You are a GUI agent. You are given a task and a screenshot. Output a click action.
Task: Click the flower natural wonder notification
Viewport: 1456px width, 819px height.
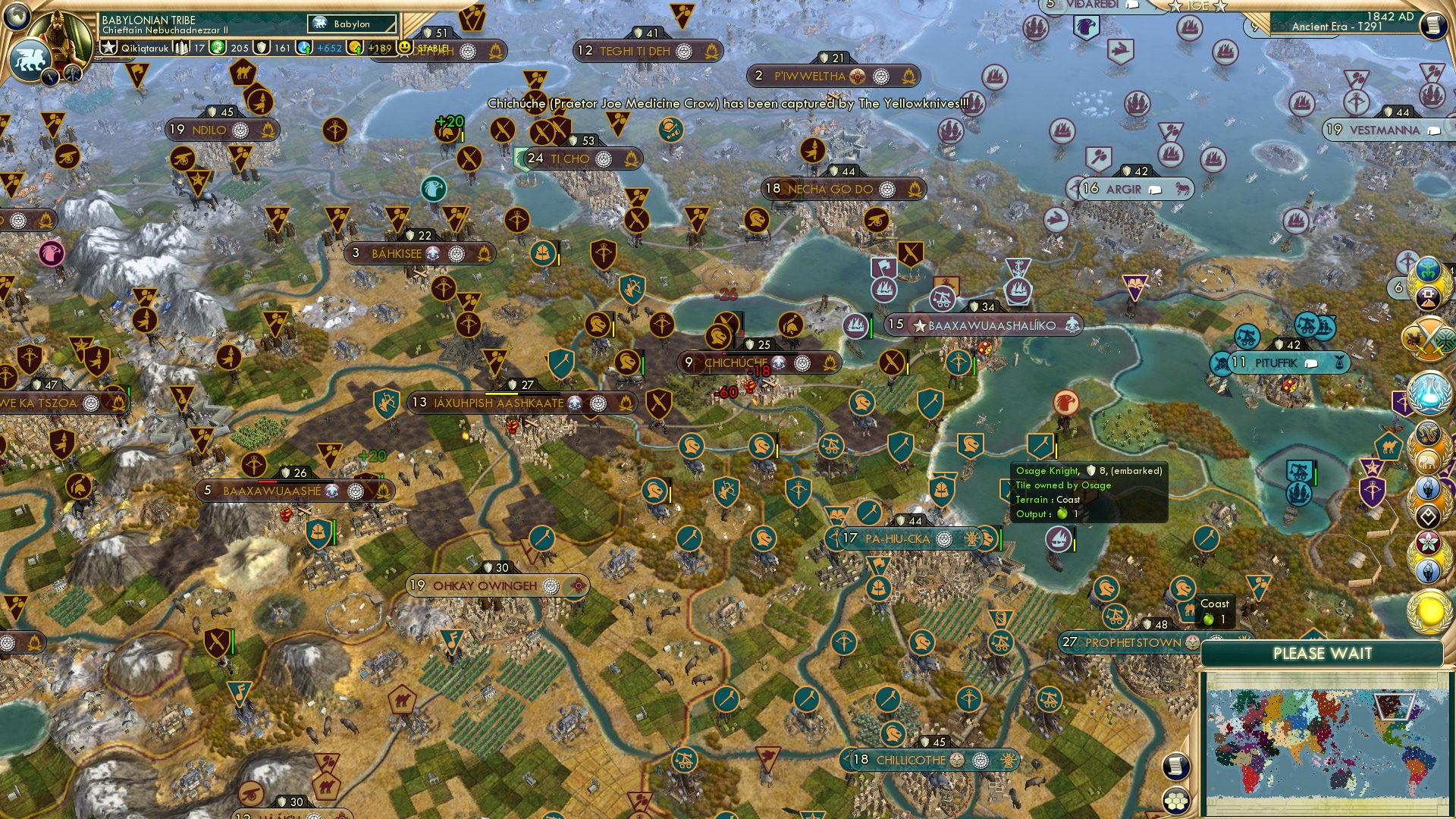pos(1429,542)
